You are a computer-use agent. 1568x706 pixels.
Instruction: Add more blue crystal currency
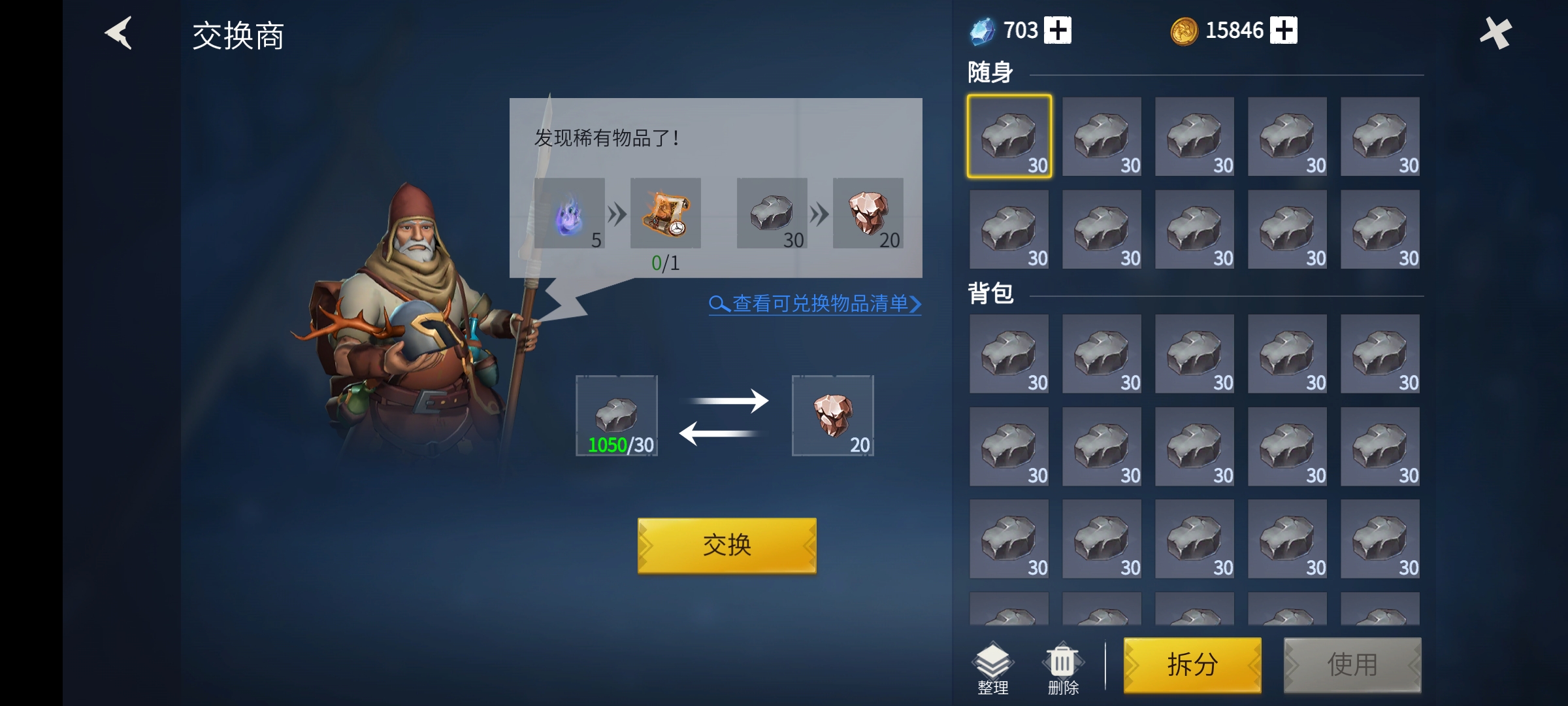(1057, 31)
